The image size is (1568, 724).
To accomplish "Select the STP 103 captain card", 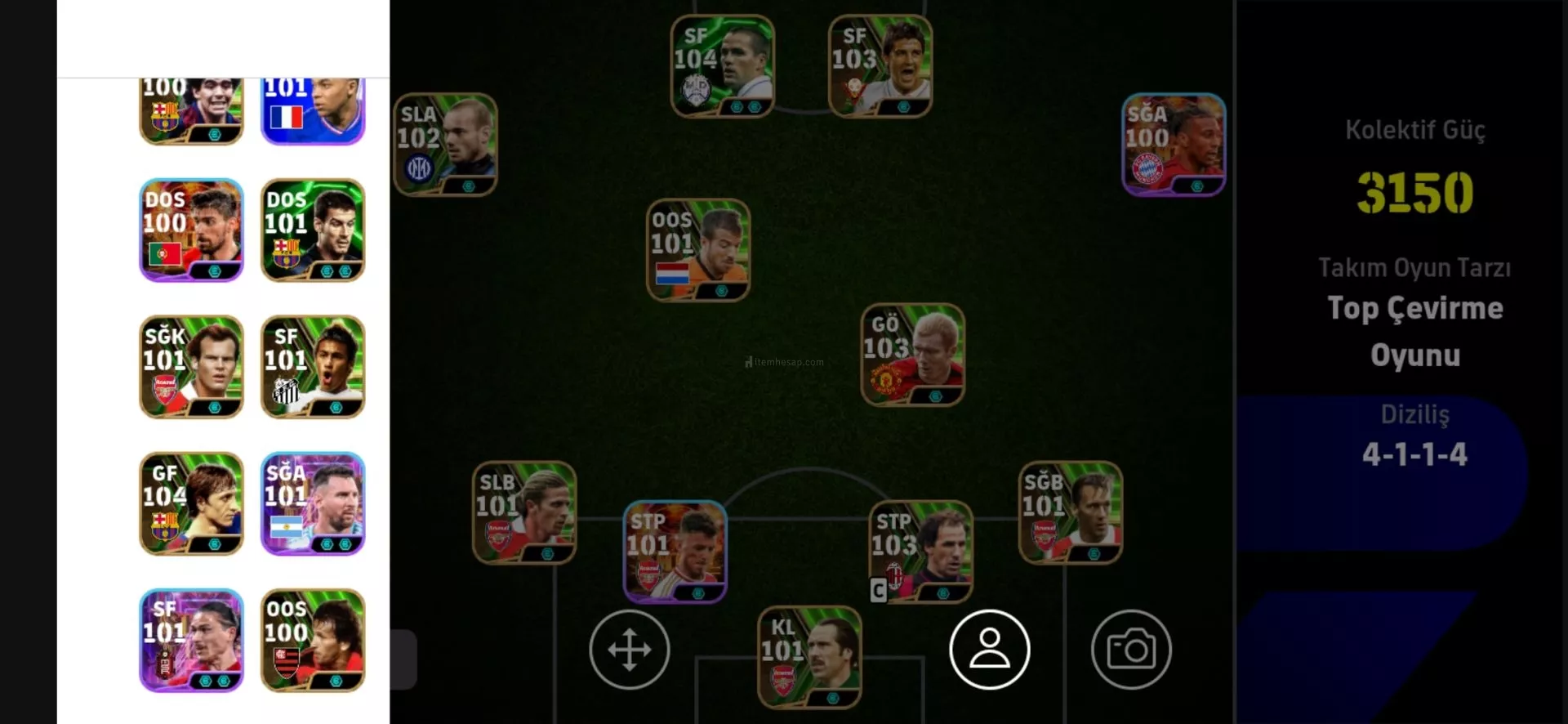I will pyautogui.click(x=920, y=552).
